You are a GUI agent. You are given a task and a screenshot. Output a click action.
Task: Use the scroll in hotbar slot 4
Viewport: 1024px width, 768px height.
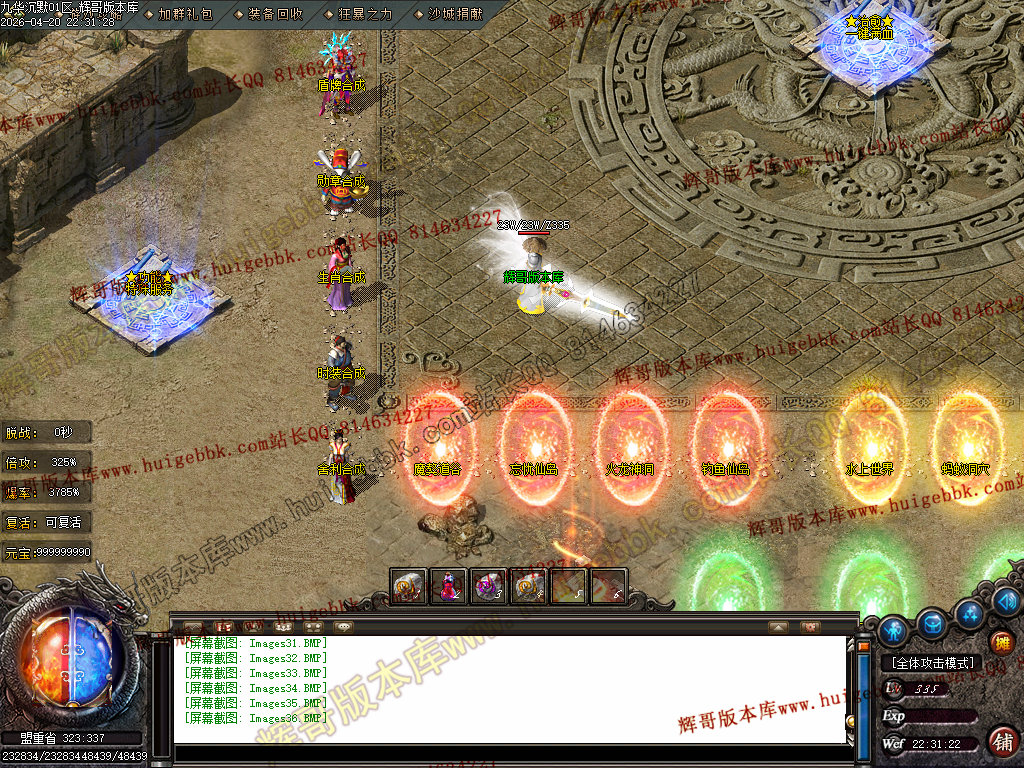(529, 586)
